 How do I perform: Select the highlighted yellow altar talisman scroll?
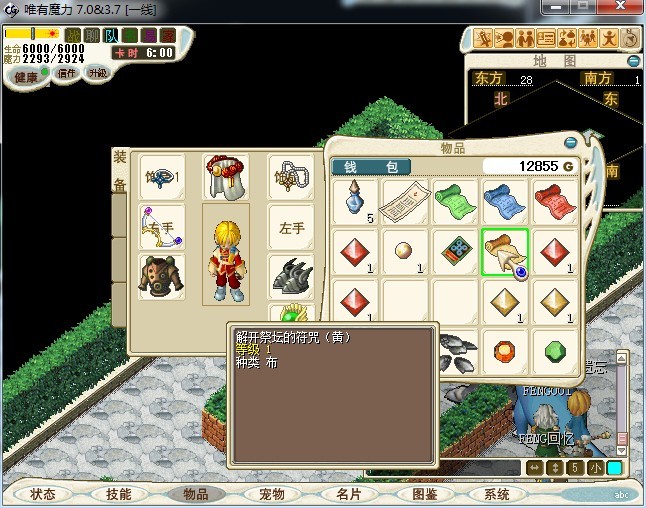click(505, 252)
